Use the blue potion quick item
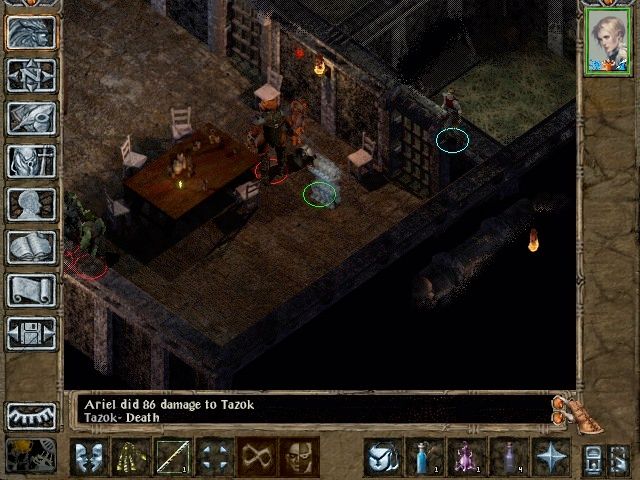The height and width of the screenshot is (480, 640). 425,457
